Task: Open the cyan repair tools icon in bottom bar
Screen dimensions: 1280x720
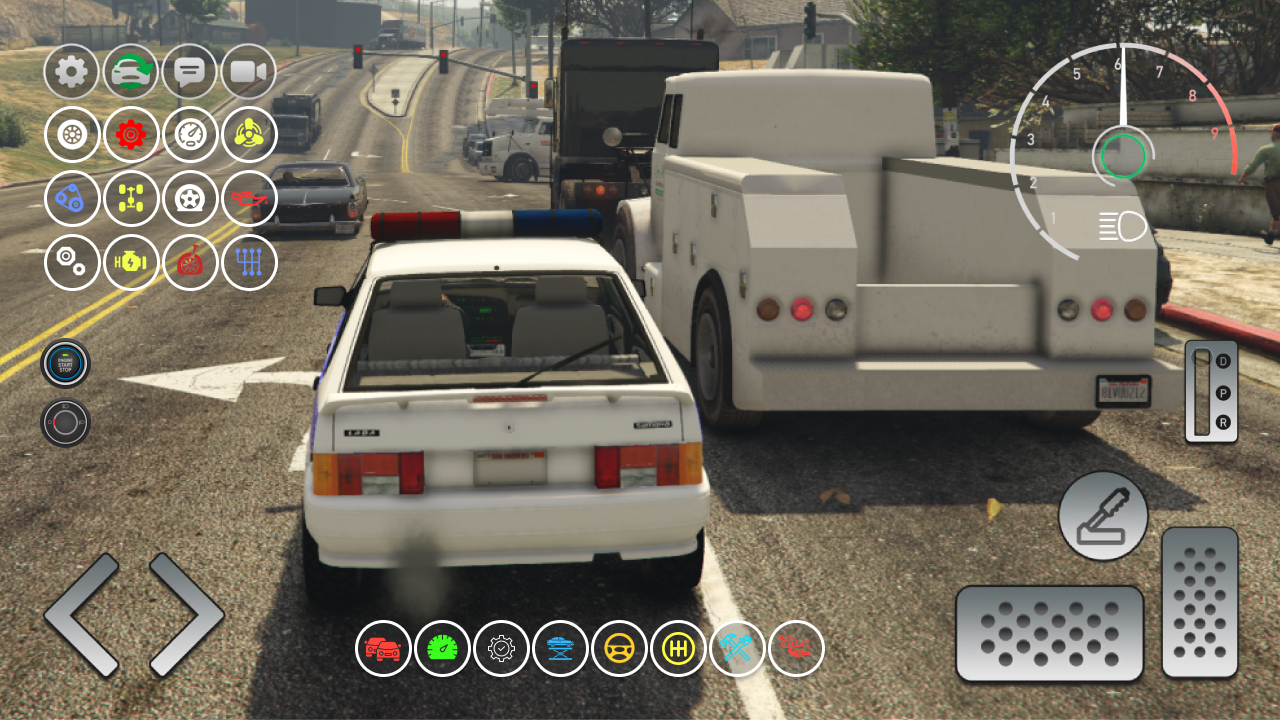Action: click(x=739, y=648)
